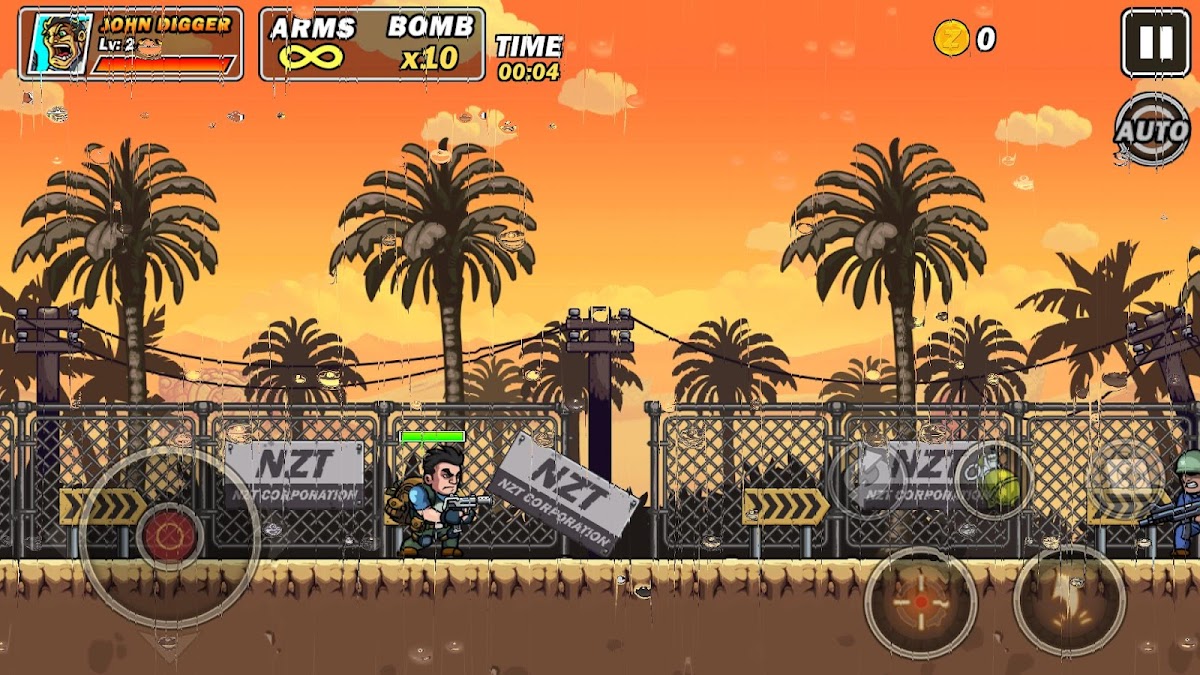Fire weapon using the crosshair button
The width and height of the screenshot is (1200, 675).
(x=920, y=602)
